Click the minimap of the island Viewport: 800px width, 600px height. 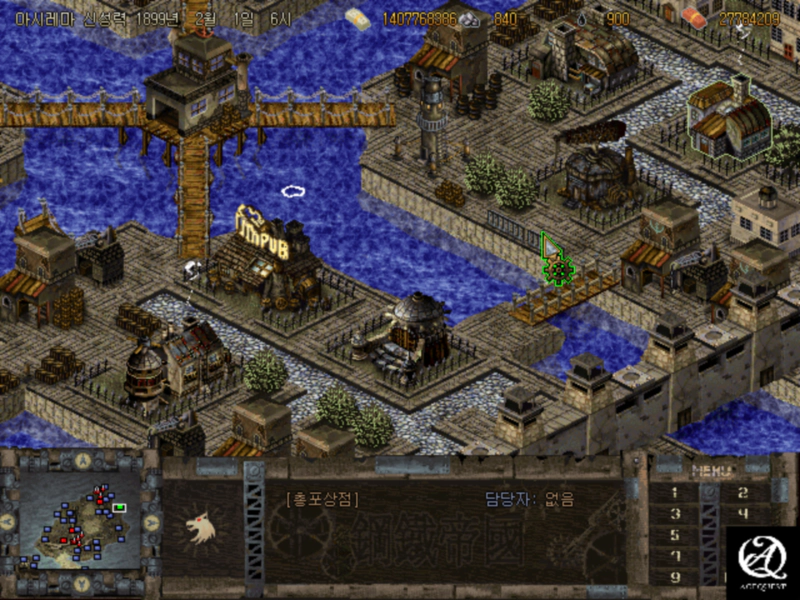coord(80,521)
